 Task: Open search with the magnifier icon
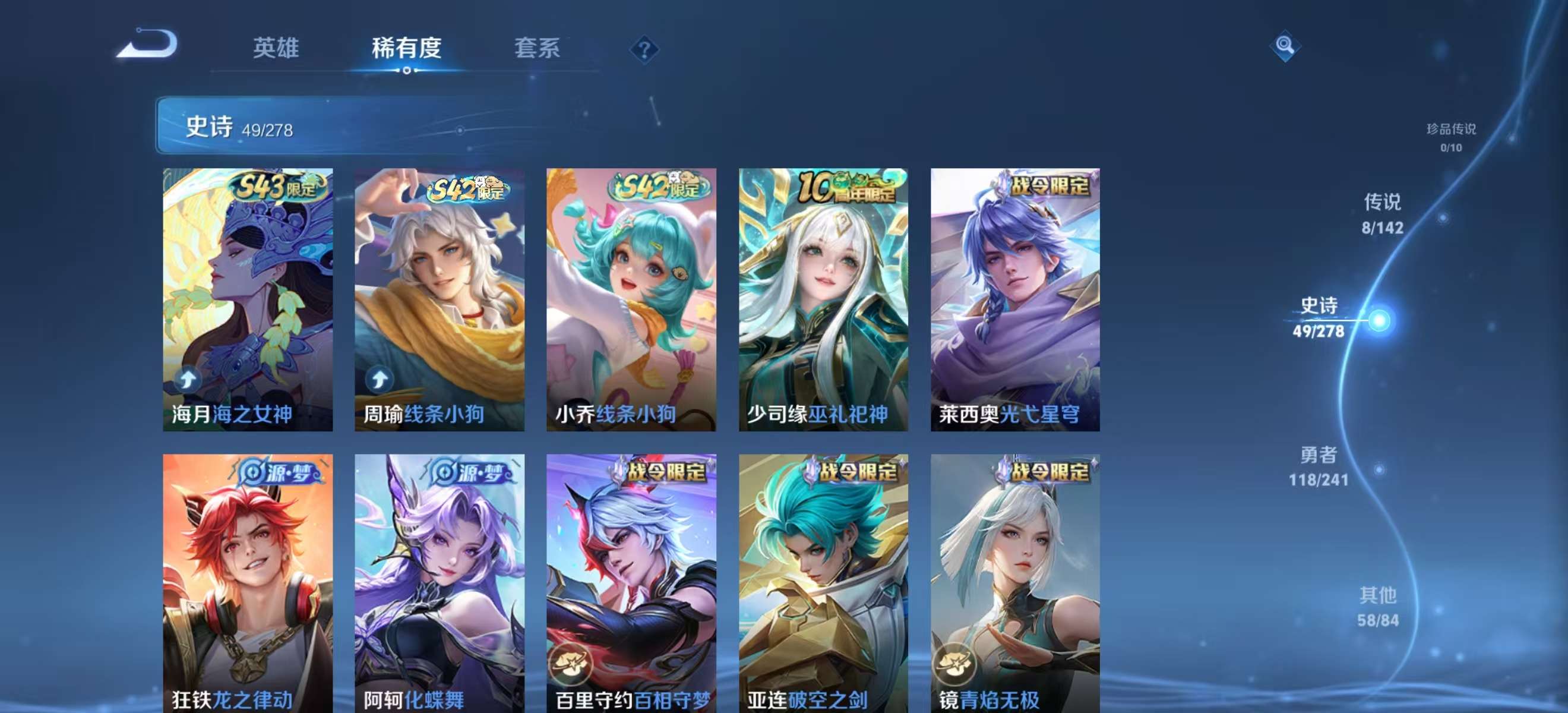pos(1284,46)
